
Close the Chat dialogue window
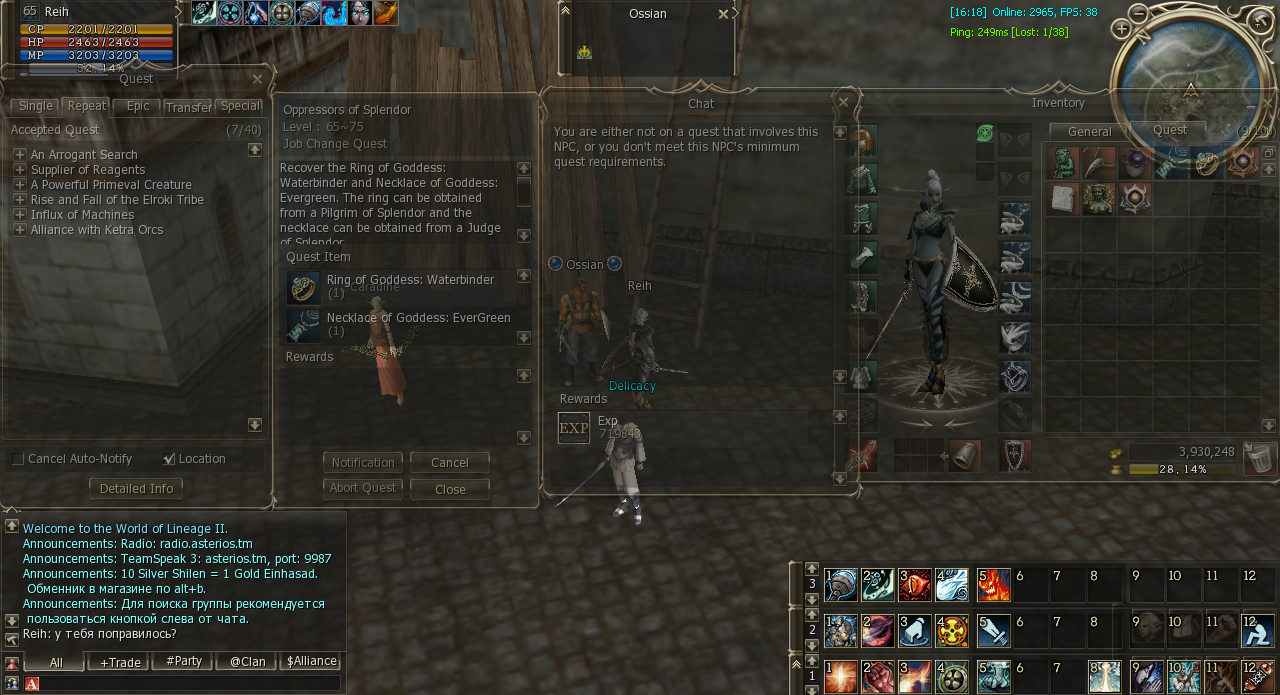843,102
